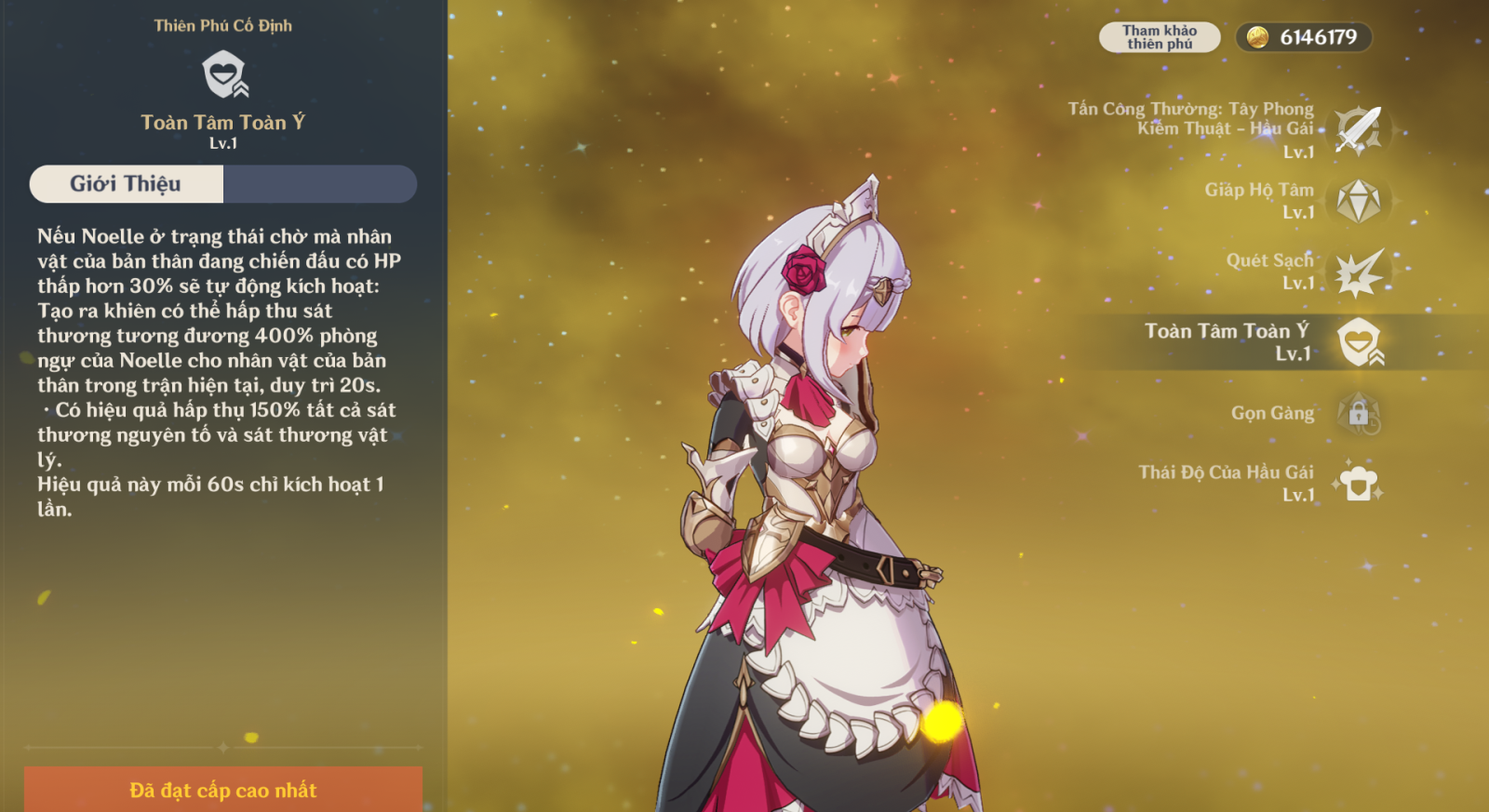Select the Quét Sạch burst talent
The image size is (1489, 812).
[x=1358, y=272]
